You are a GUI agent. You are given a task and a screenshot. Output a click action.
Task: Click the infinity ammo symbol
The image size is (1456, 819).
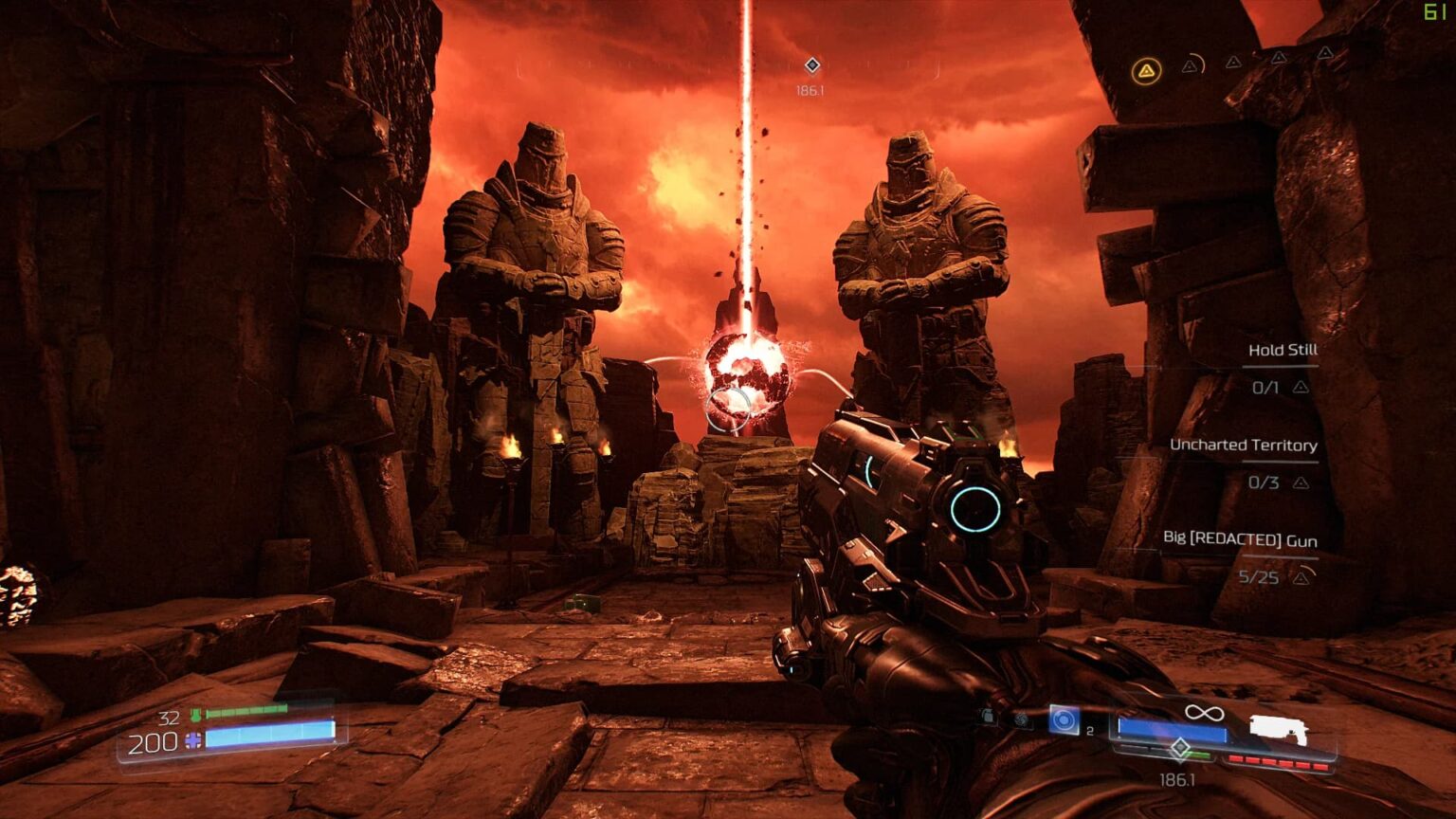coord(1204,714)
